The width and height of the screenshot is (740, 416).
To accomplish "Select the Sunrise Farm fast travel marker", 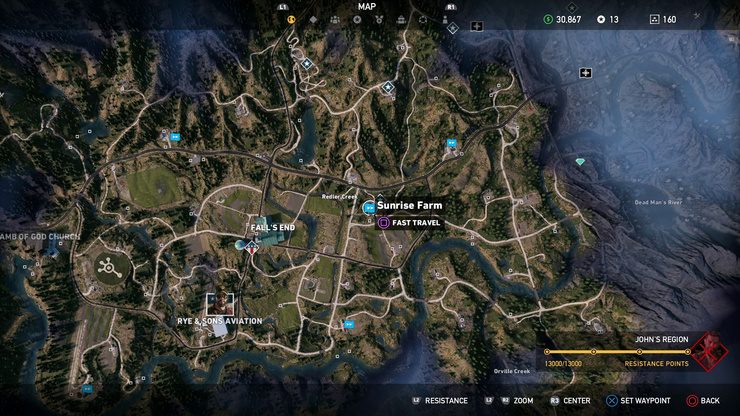I will (x=370, y=207).
